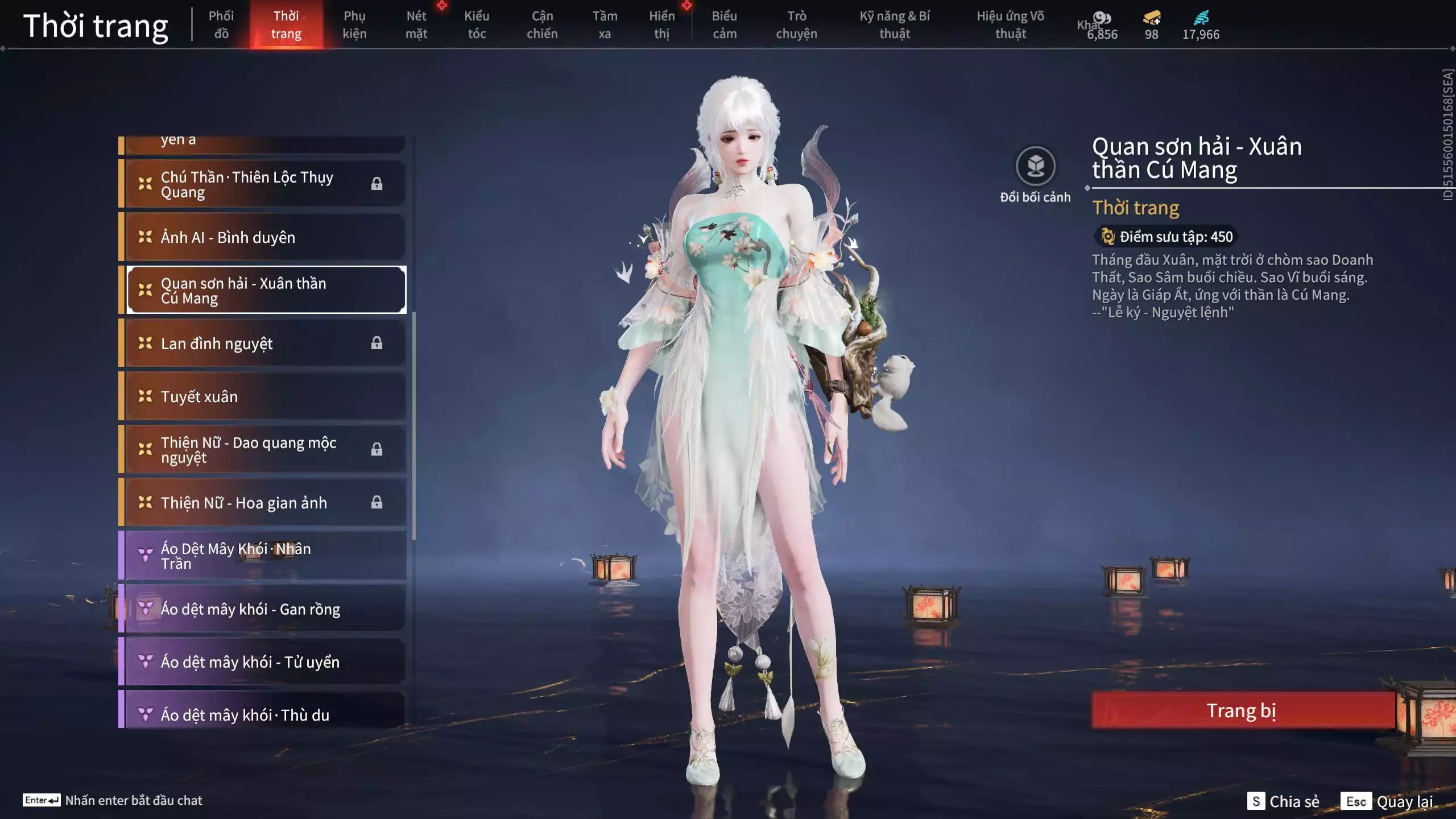Open Kỹ năng & Bí thuật section

[x=896, y=24]
